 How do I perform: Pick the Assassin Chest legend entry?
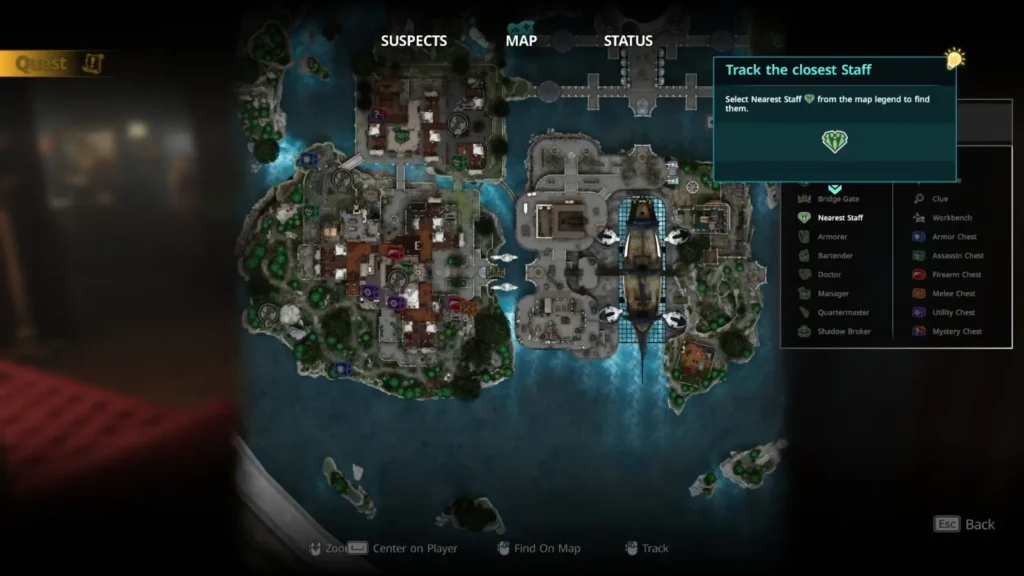click(x=957, y=256)
